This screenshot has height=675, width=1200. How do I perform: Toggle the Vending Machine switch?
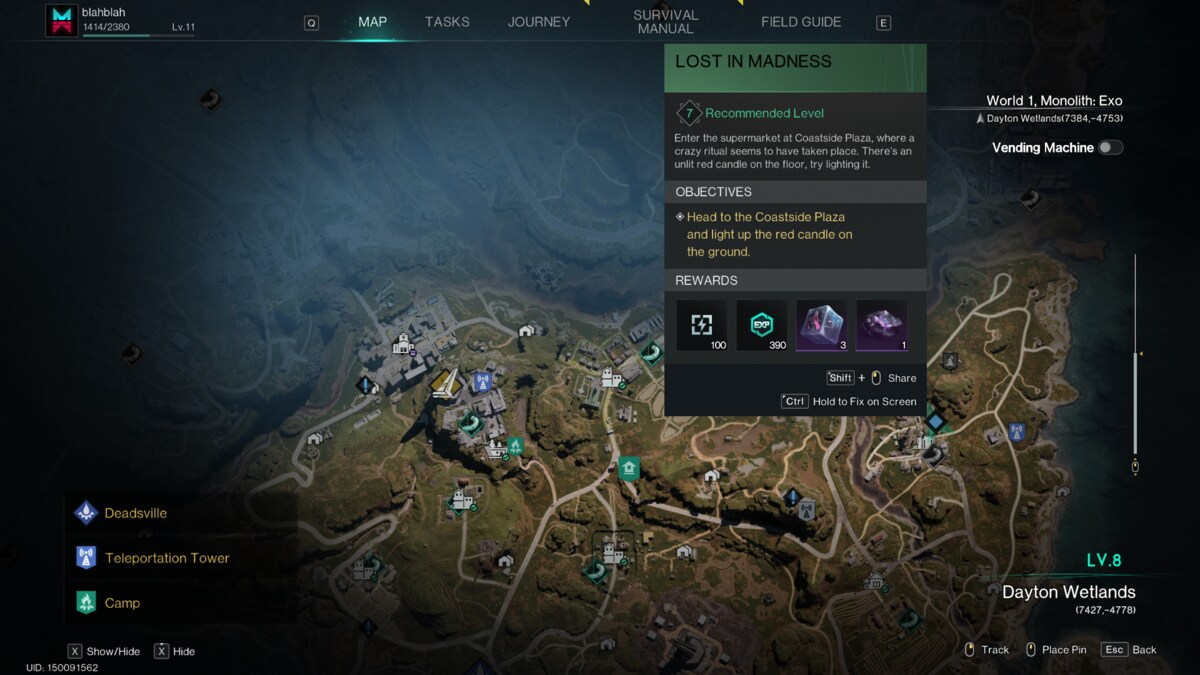point(1110,148)
